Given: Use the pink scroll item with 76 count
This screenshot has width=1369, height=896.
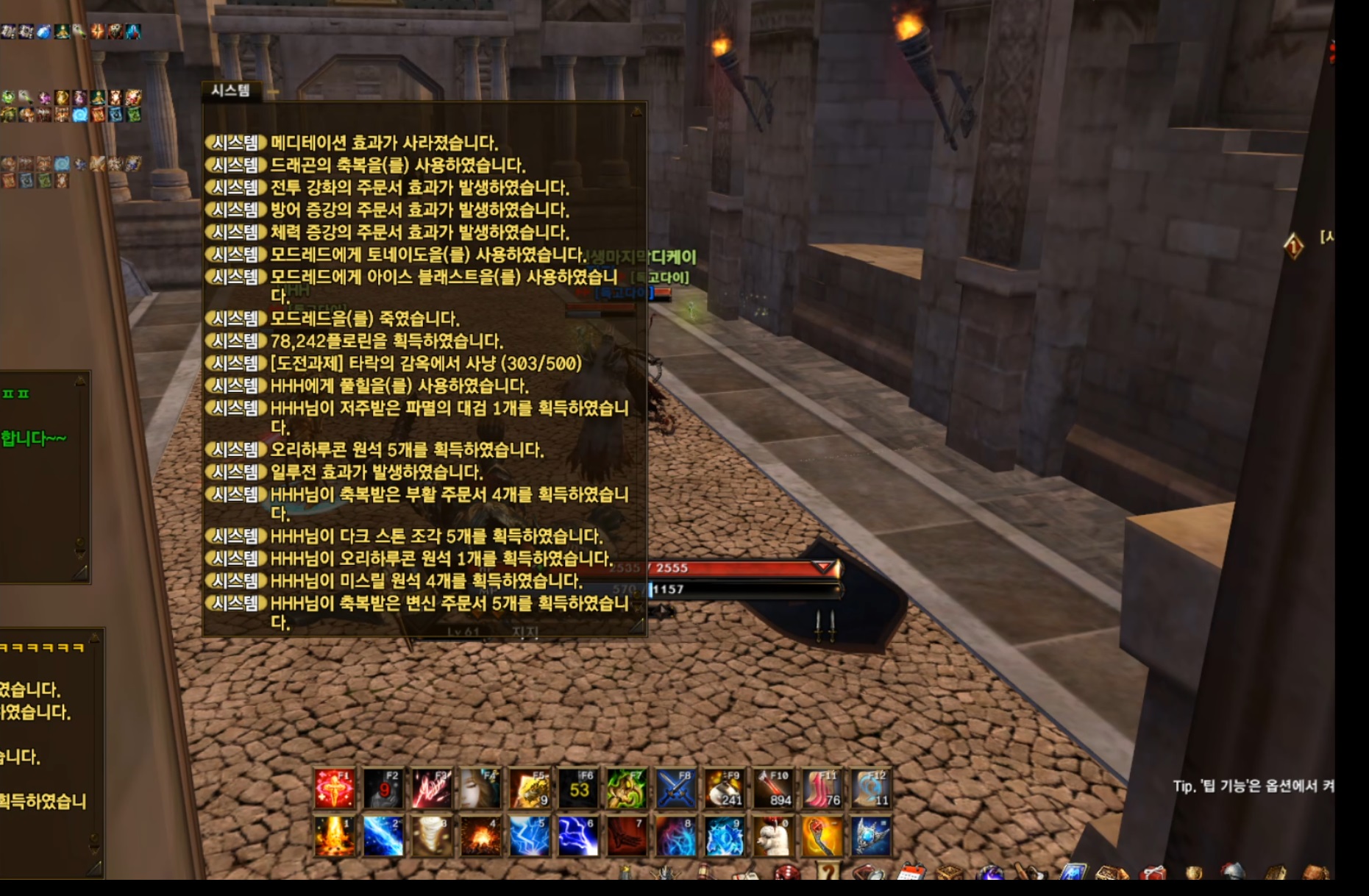Looking at the screenshot, I should point(822,788).
